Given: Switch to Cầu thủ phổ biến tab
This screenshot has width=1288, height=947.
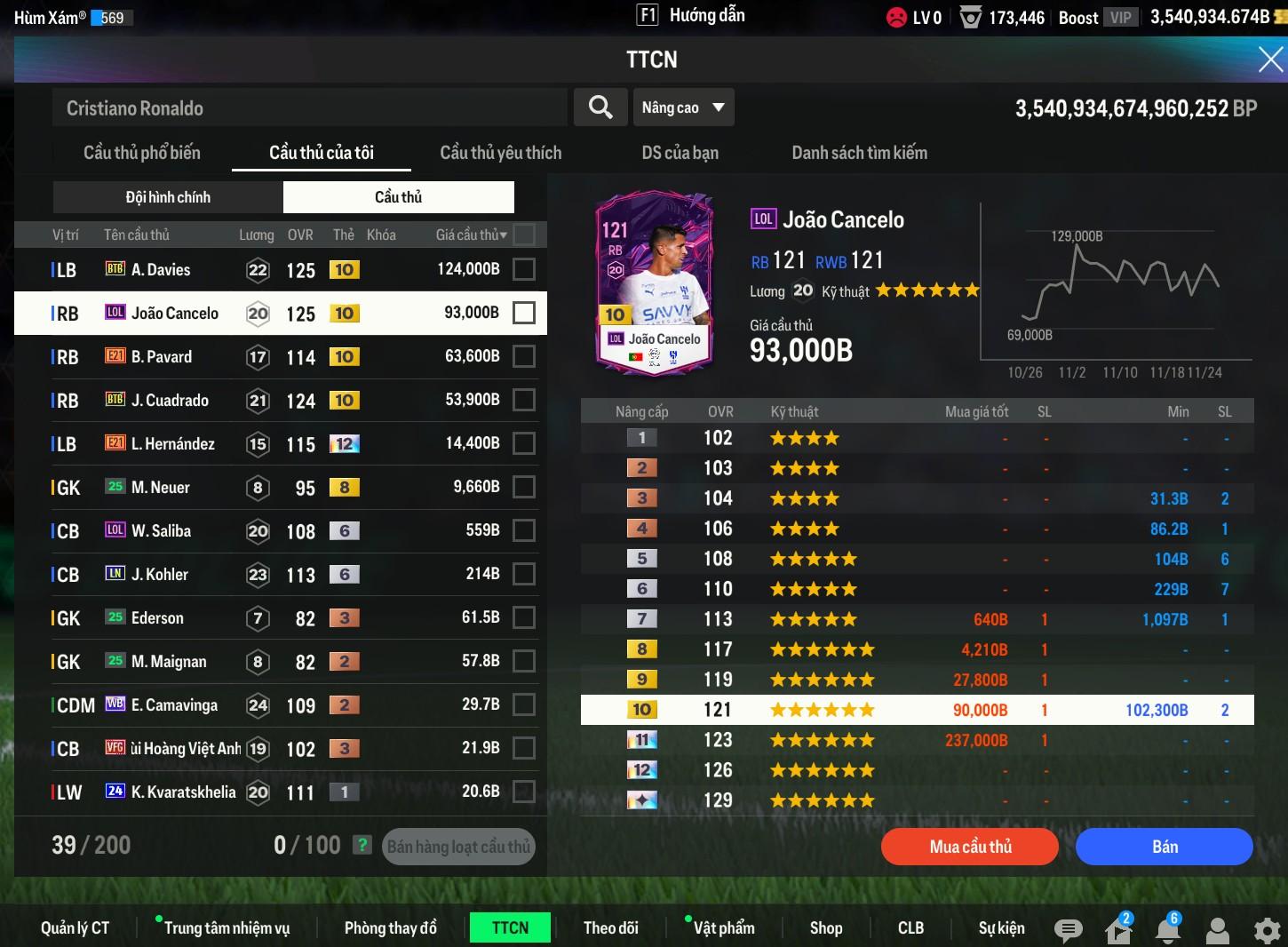Looking at the screenshot, I should (142, 153).
